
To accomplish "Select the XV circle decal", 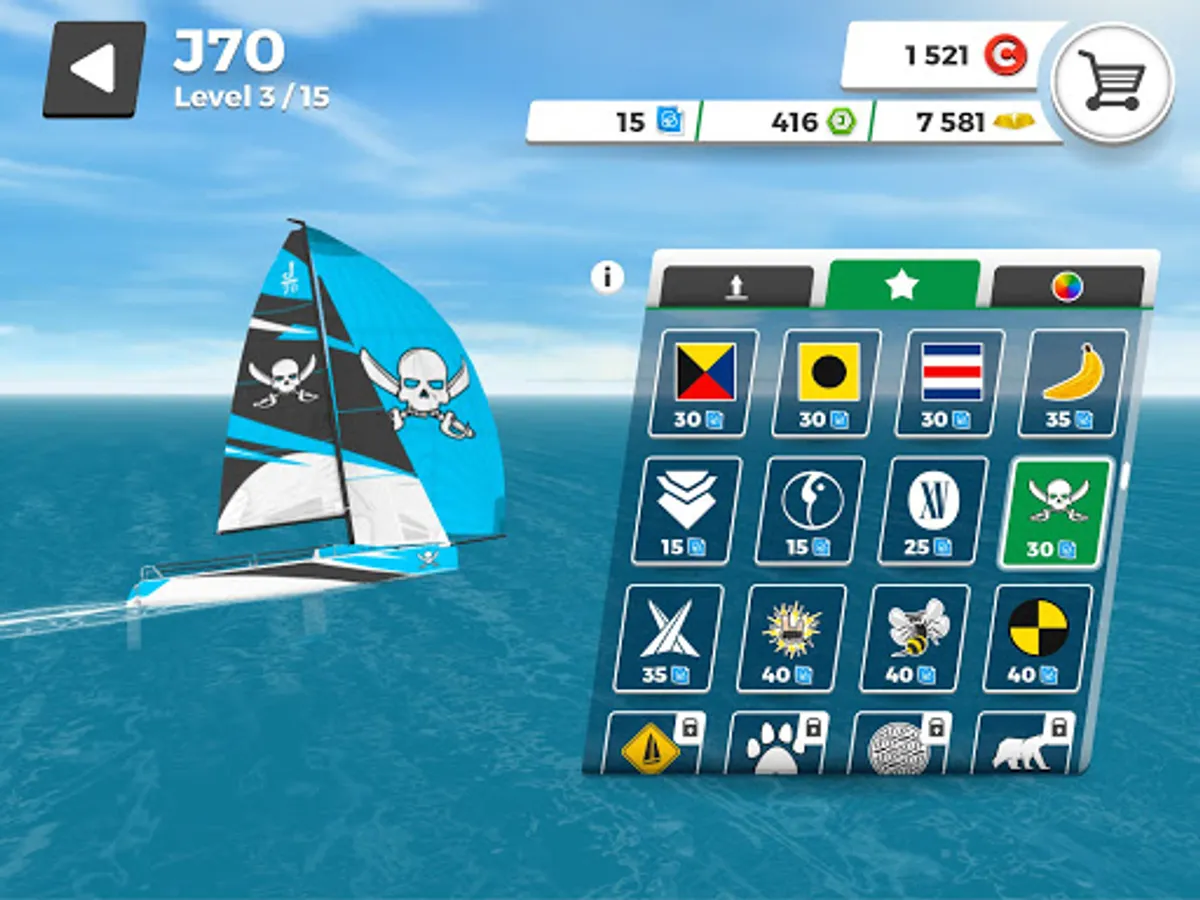I will tap(933, 510).
